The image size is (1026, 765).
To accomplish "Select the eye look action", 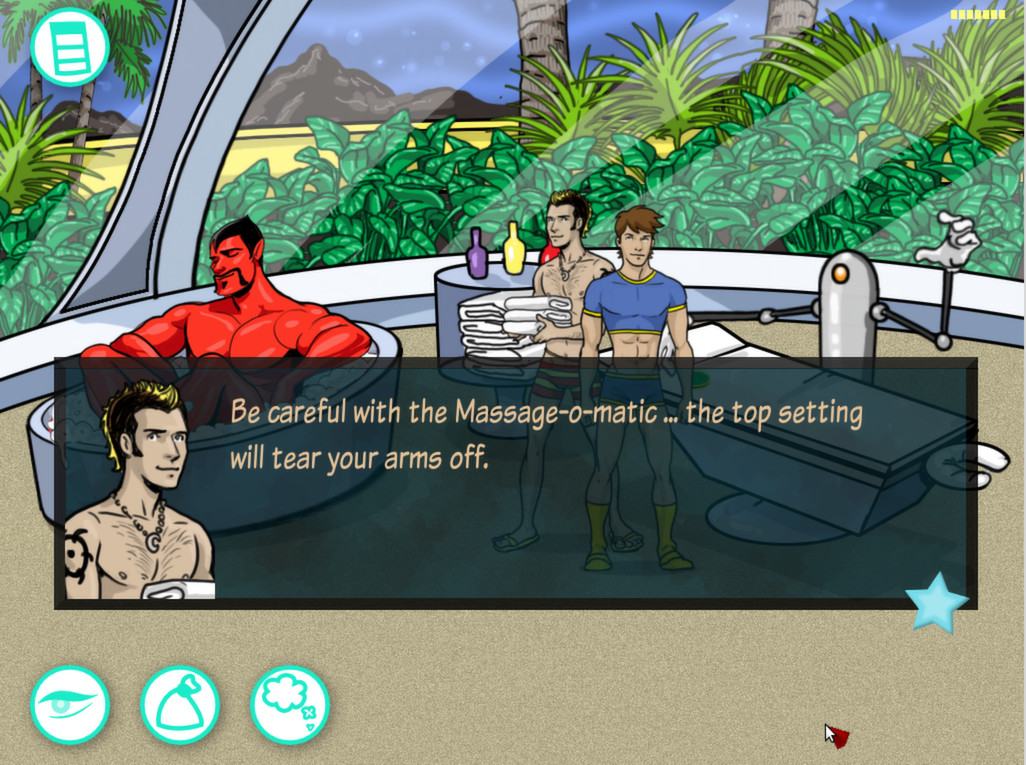I will tap(69, 704).
